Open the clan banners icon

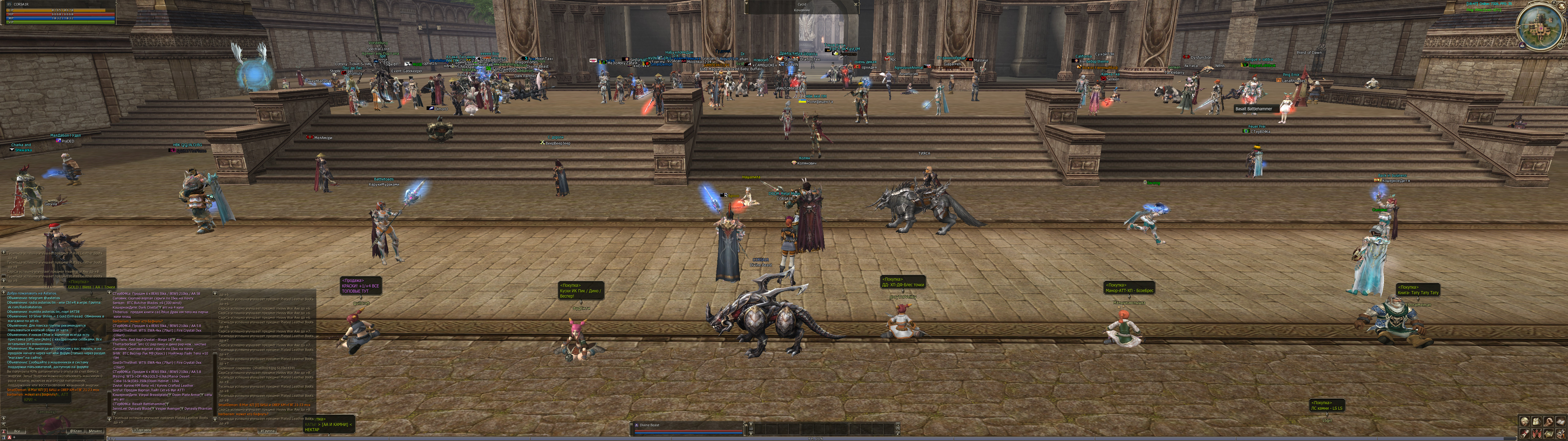pyautogui.click(x=1536, y=433)
